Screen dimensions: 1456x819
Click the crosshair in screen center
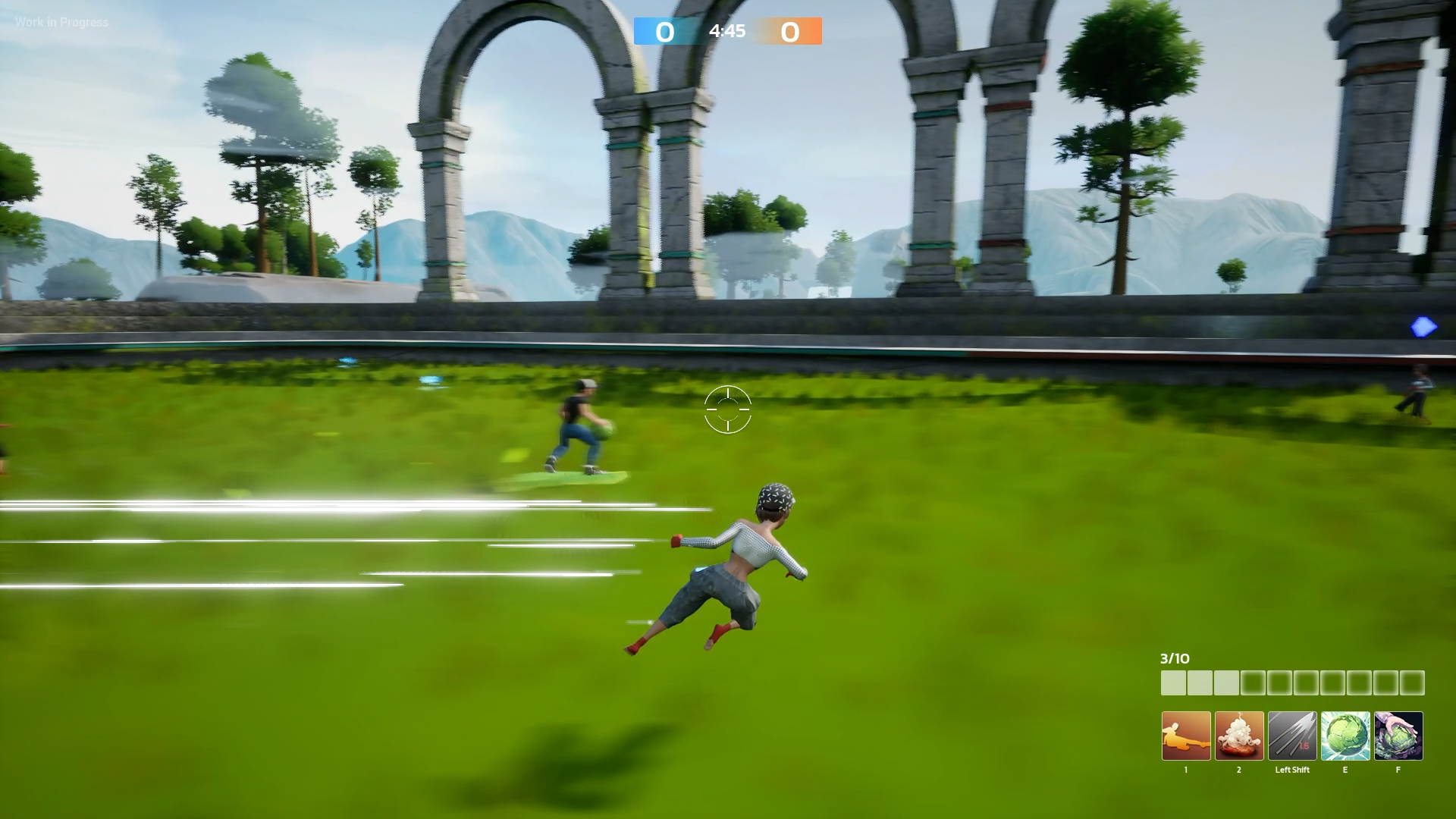(x=726, y=409)
